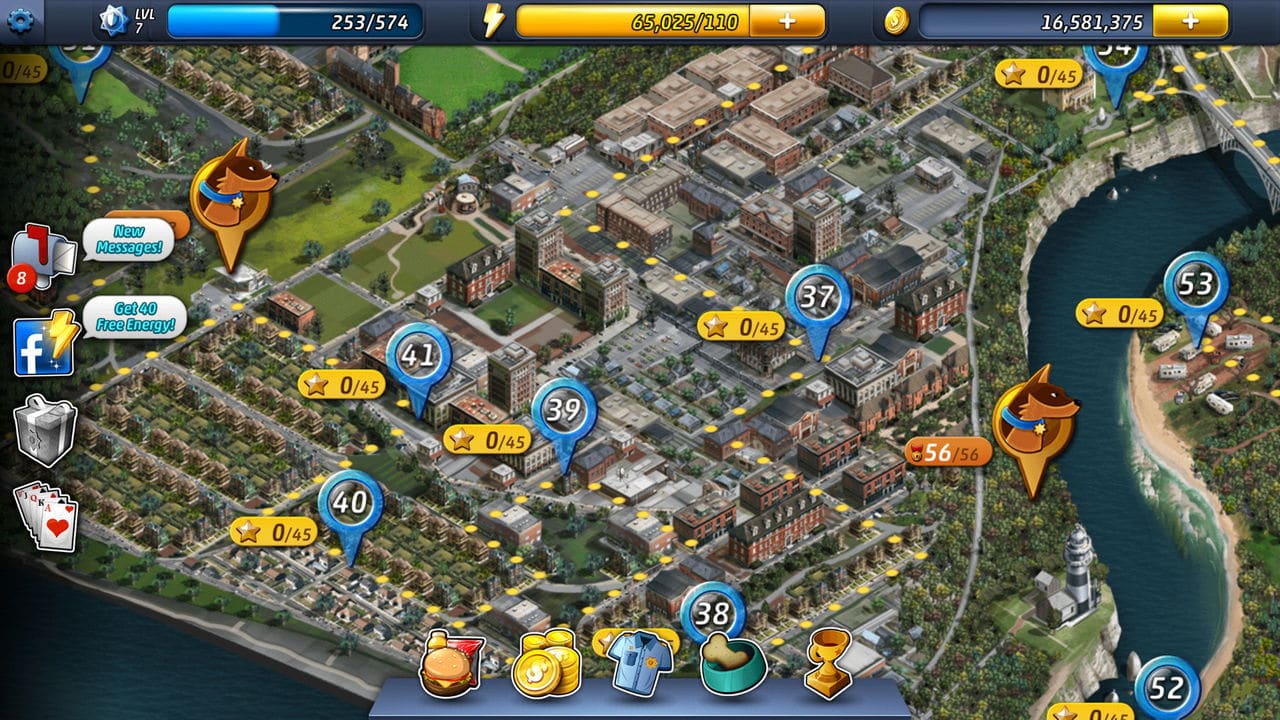Buy more coins with the plus button

point(1190,21)
